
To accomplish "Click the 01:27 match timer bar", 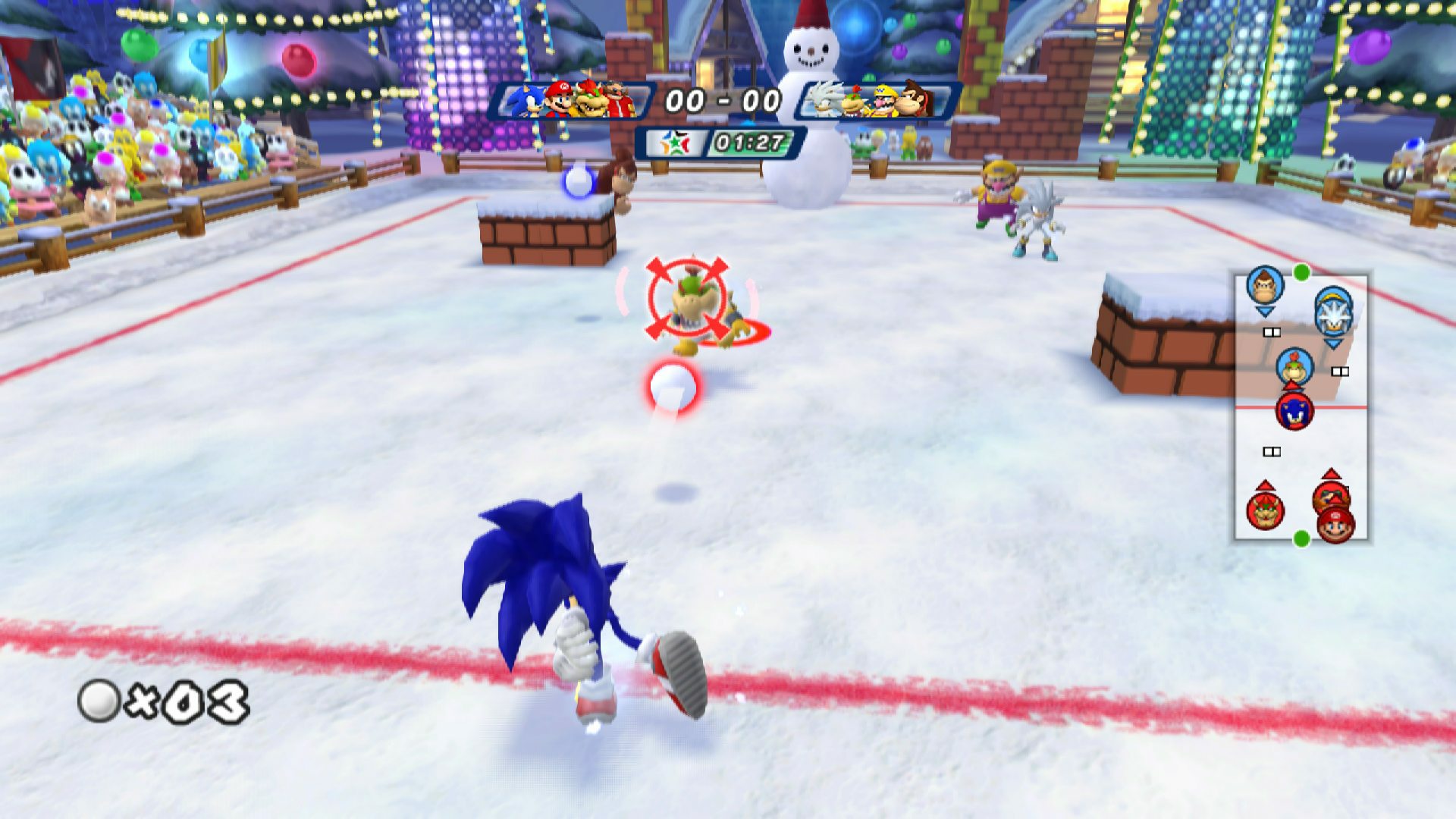I will point(751,143).
